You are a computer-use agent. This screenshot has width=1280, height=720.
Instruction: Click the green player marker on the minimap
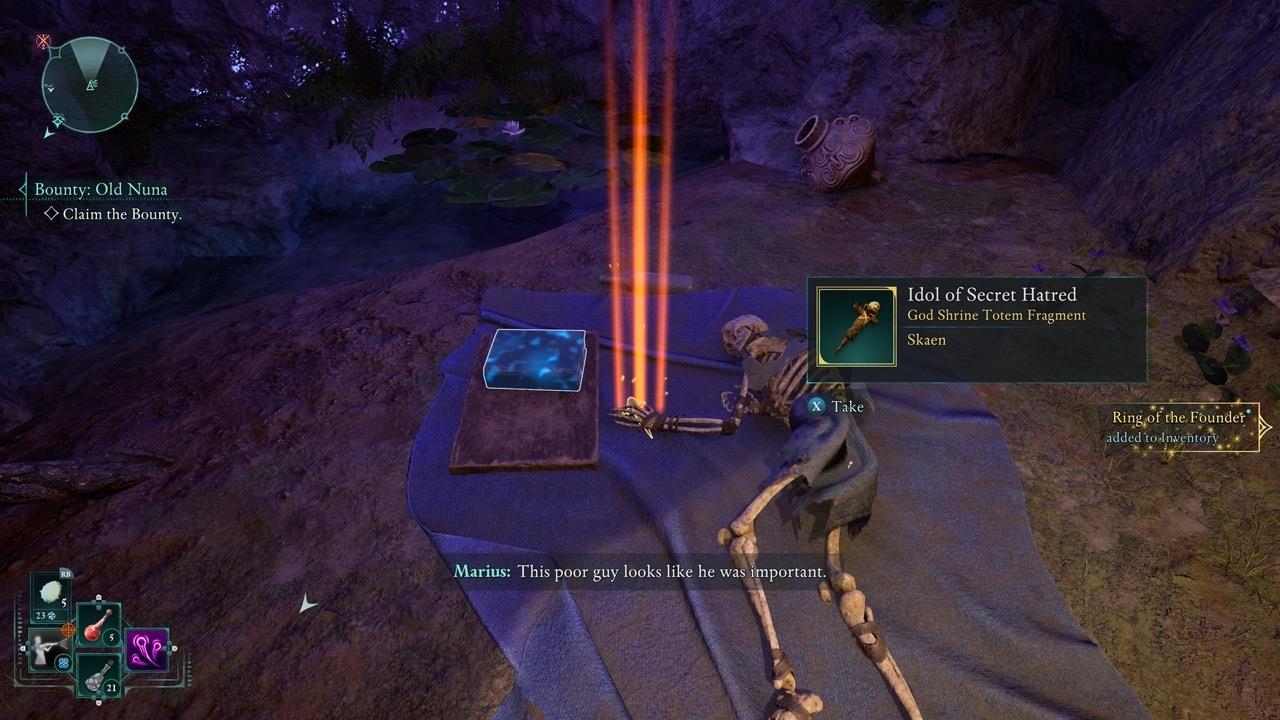tap(90, 84)
